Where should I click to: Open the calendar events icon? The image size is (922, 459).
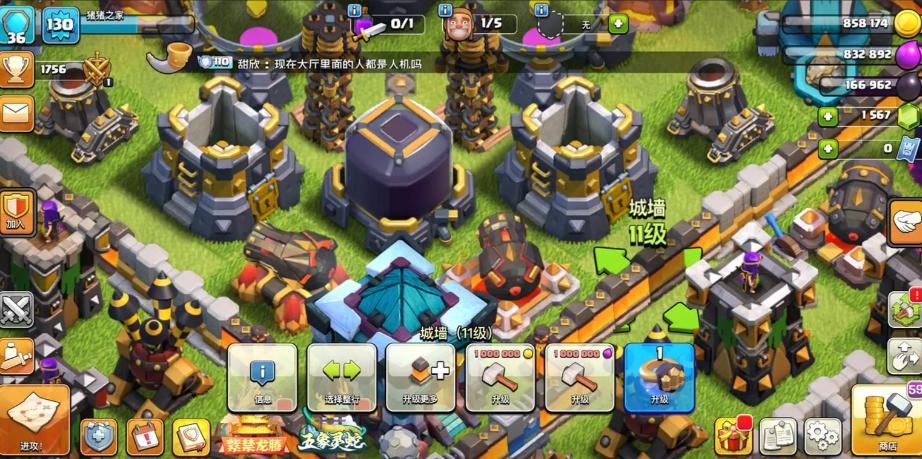(145, 437)
